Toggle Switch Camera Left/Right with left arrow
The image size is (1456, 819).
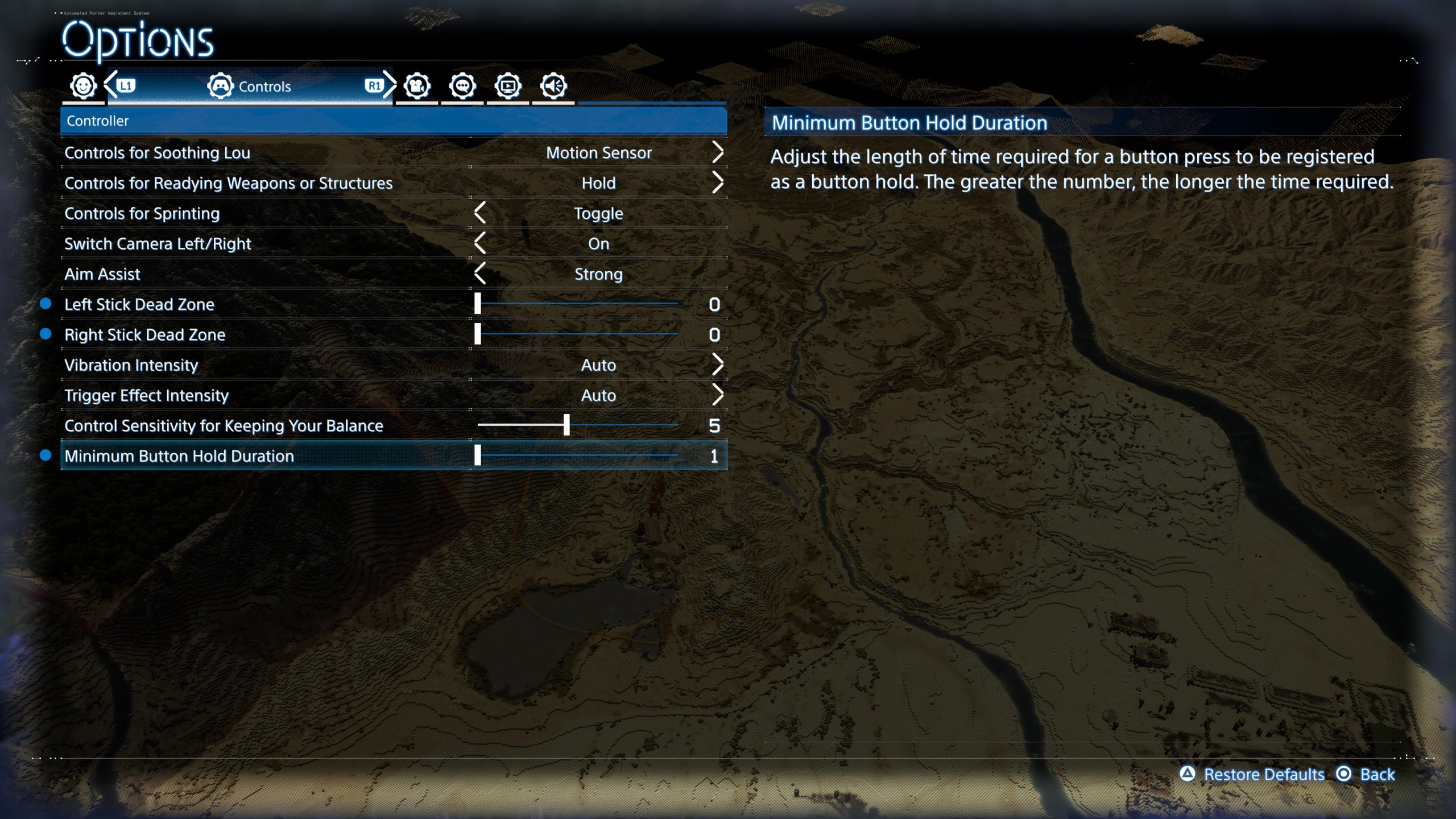[480, 243]
